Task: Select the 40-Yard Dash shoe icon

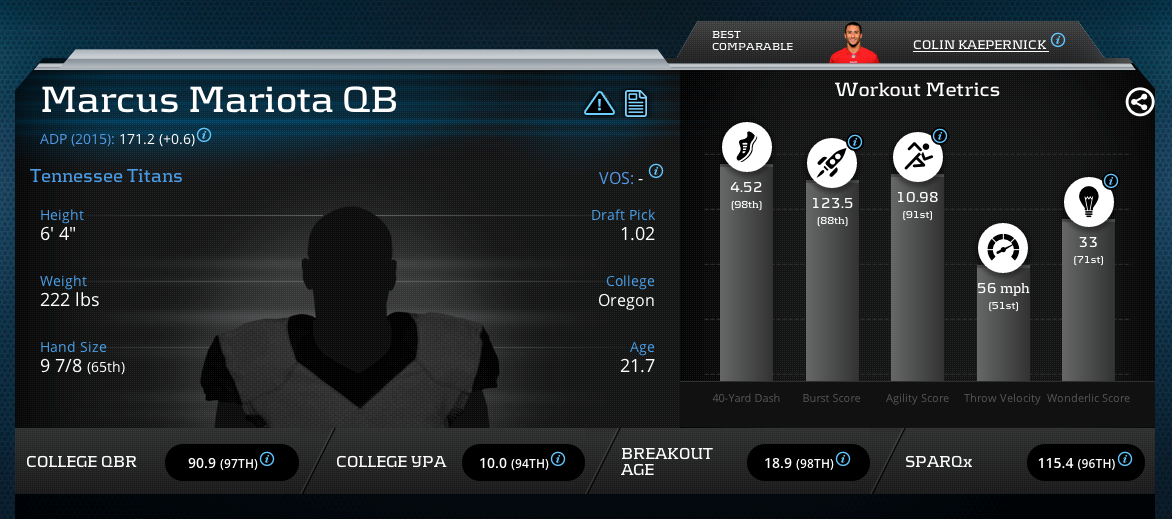Action: pyautogui.click(x=746, y=150)
